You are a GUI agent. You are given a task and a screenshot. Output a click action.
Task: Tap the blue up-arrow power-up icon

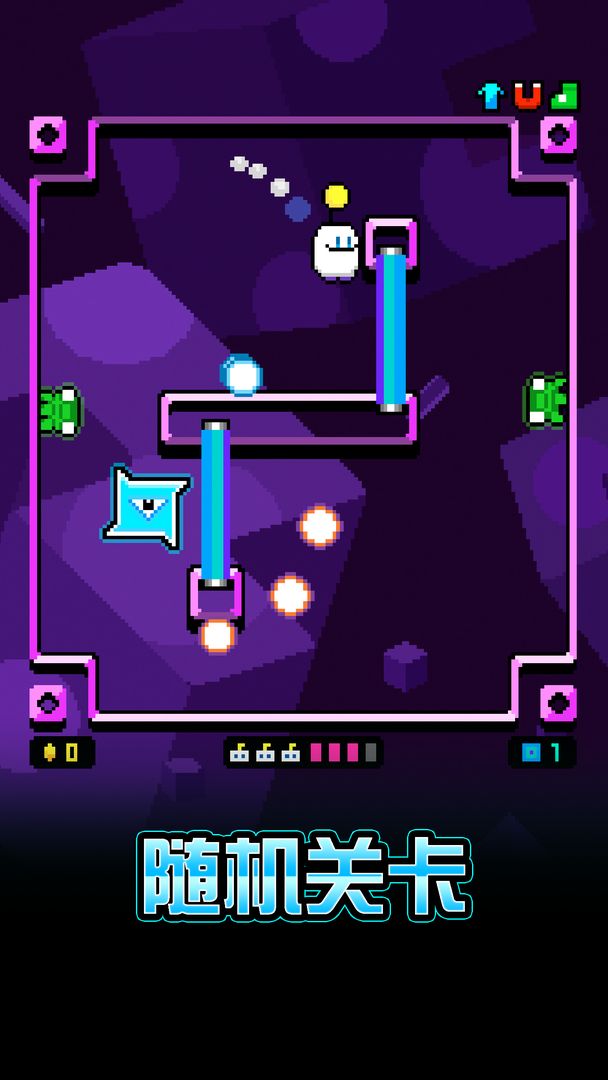click(491, 96)
